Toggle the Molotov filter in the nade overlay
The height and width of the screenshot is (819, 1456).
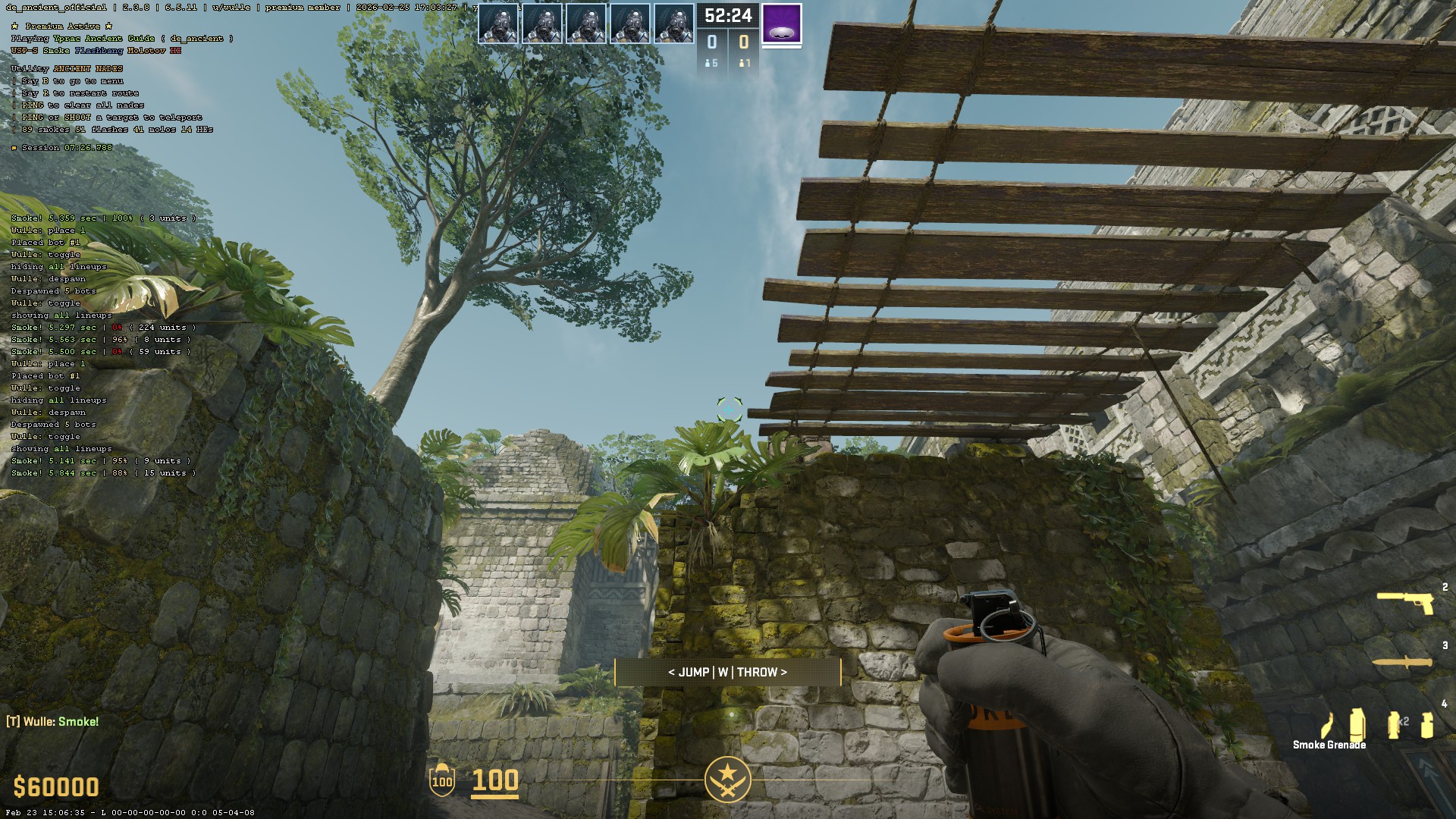pyautogui.click(x=146, y=51)
